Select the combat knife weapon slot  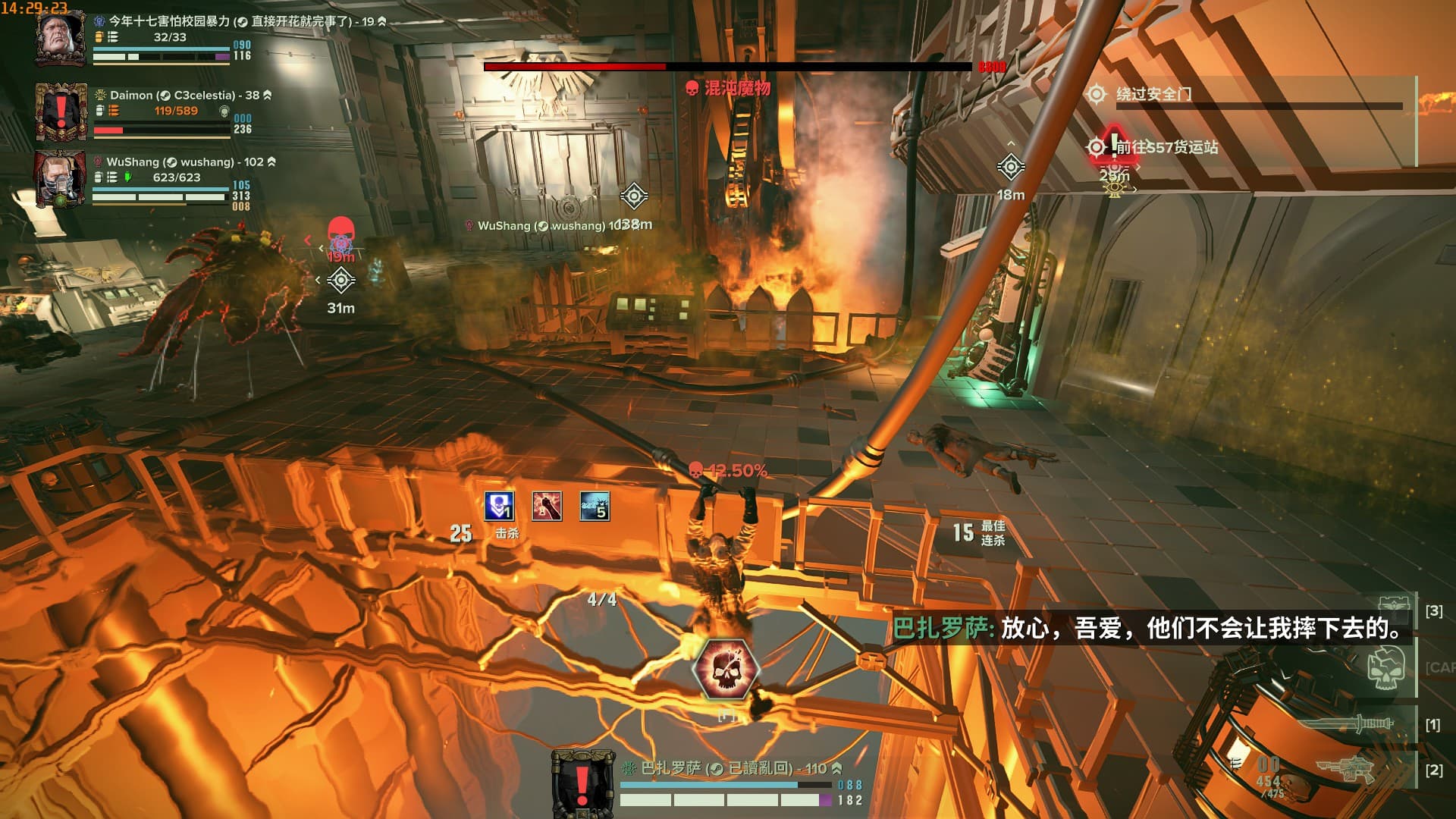(x=1360, y=723)
